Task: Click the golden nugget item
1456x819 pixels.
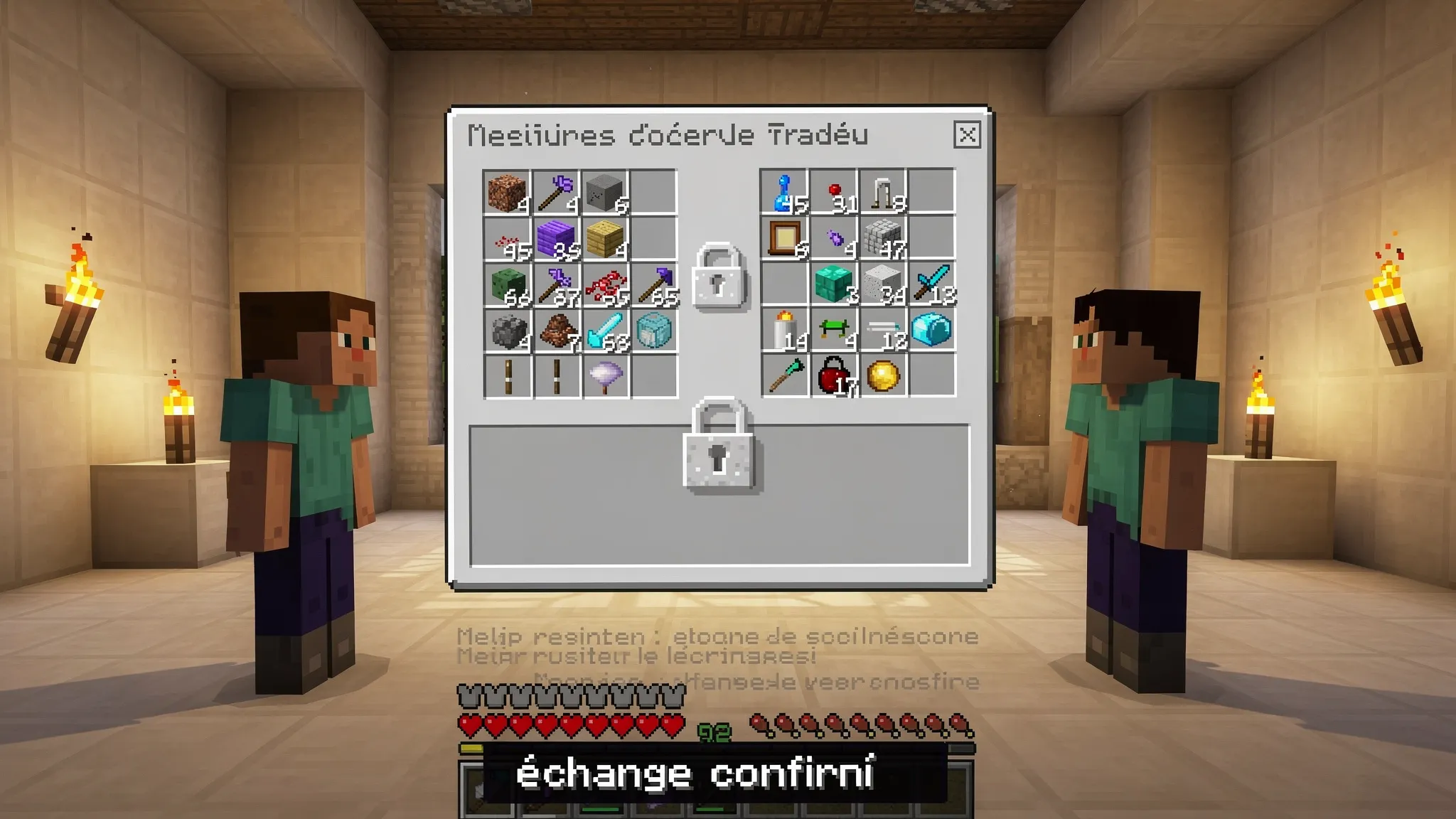Action: click(x=882, y=373)
